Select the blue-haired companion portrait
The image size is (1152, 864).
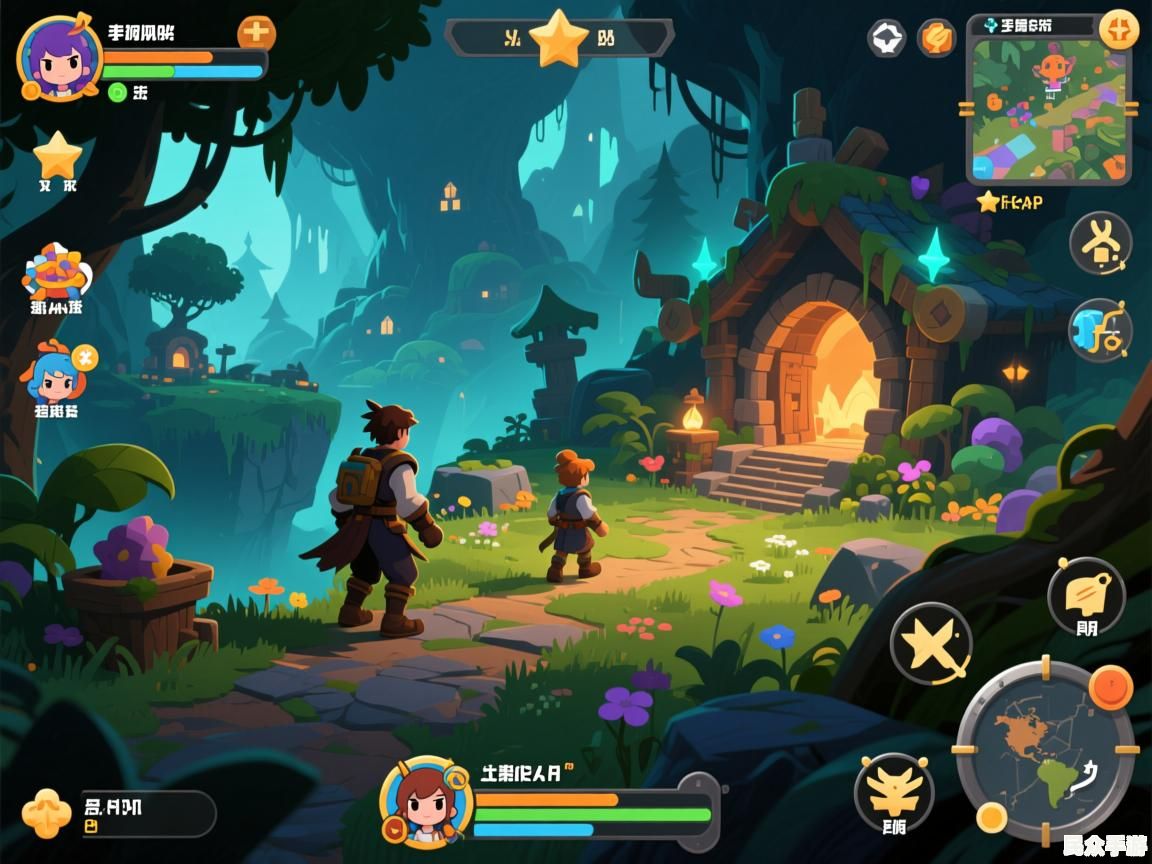pyautogui.click(x=56, y=374)
